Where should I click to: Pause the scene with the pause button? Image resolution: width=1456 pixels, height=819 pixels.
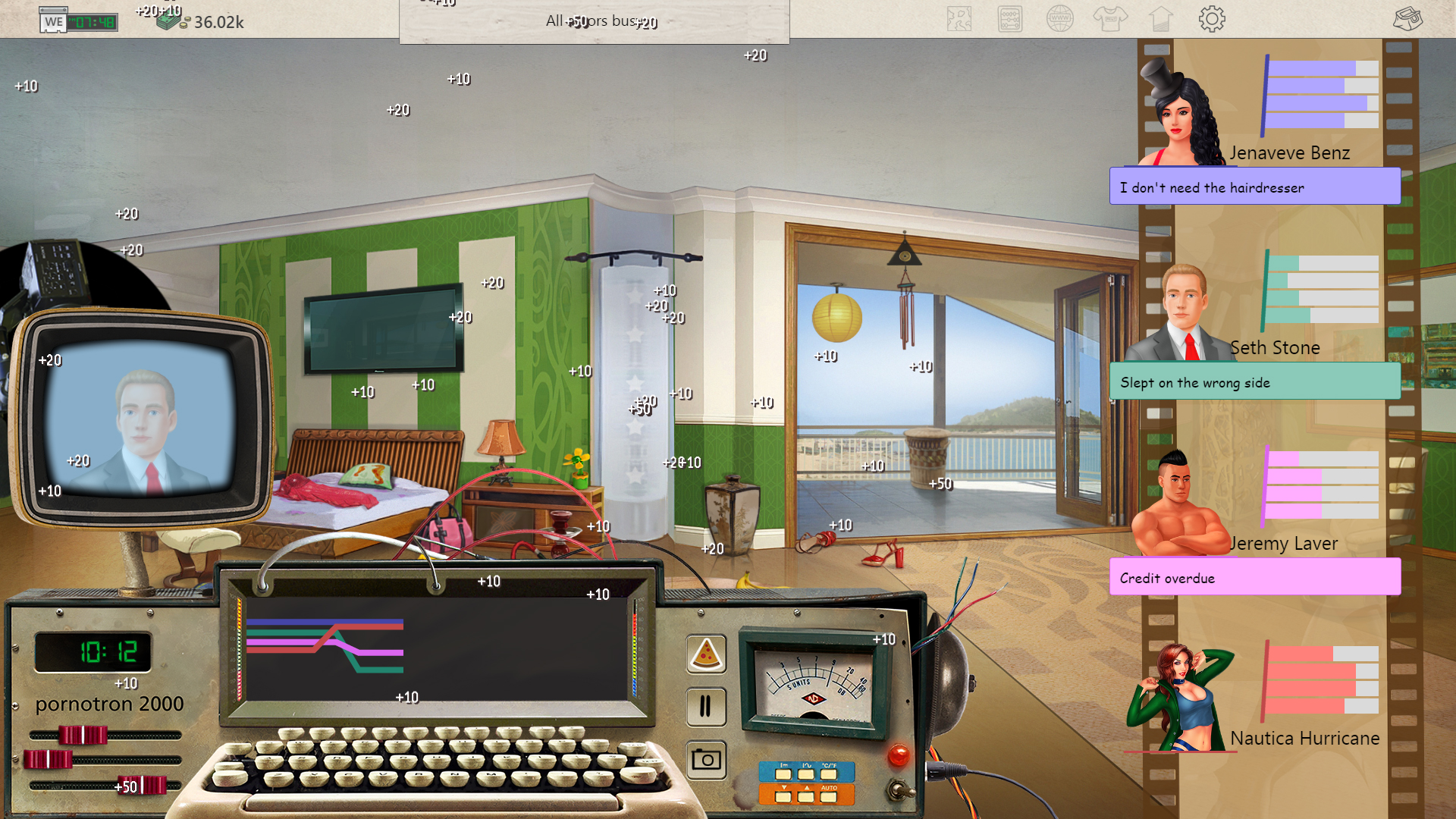706,706
